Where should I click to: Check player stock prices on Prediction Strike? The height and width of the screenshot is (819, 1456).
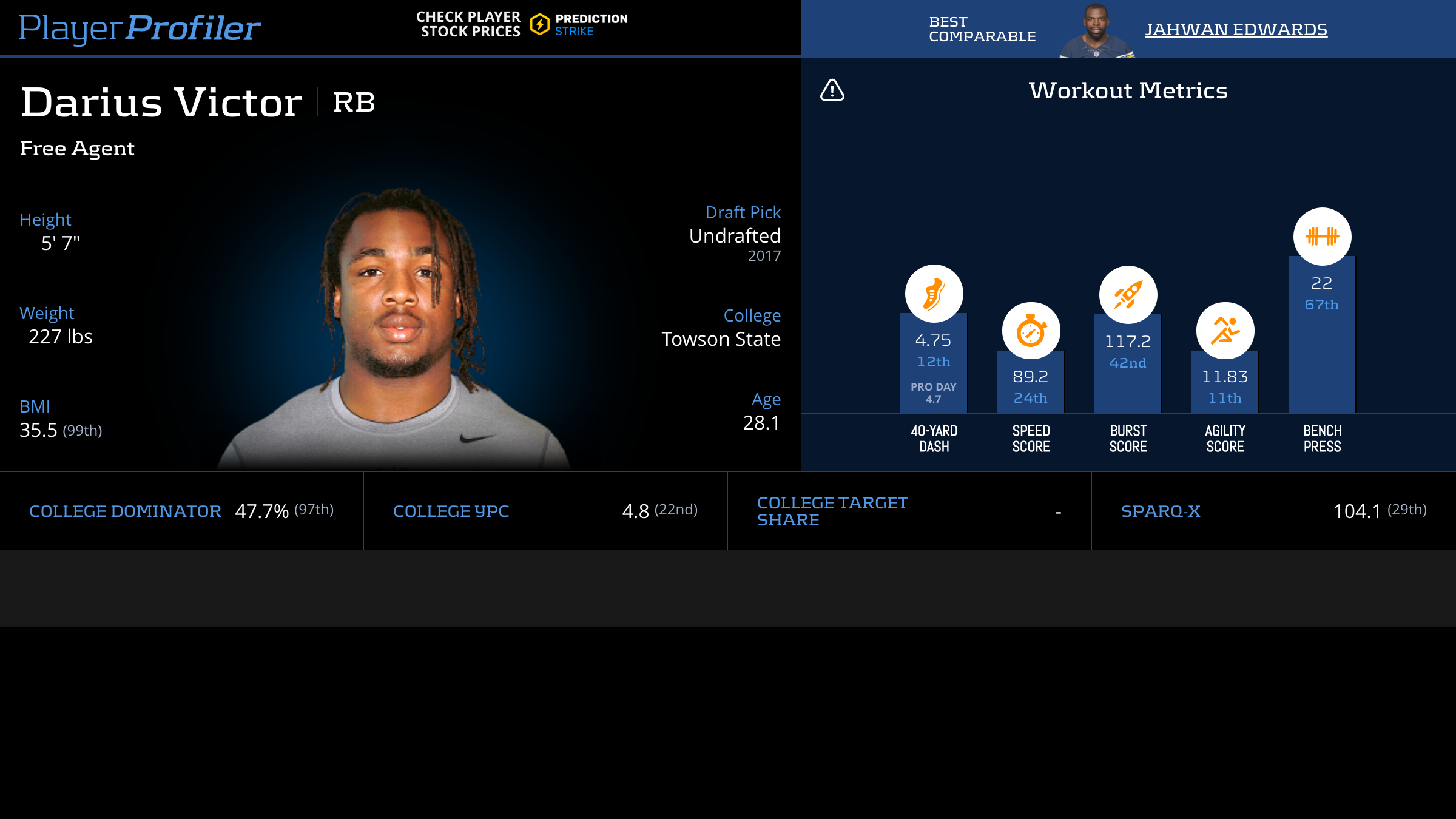click(522, 25)
